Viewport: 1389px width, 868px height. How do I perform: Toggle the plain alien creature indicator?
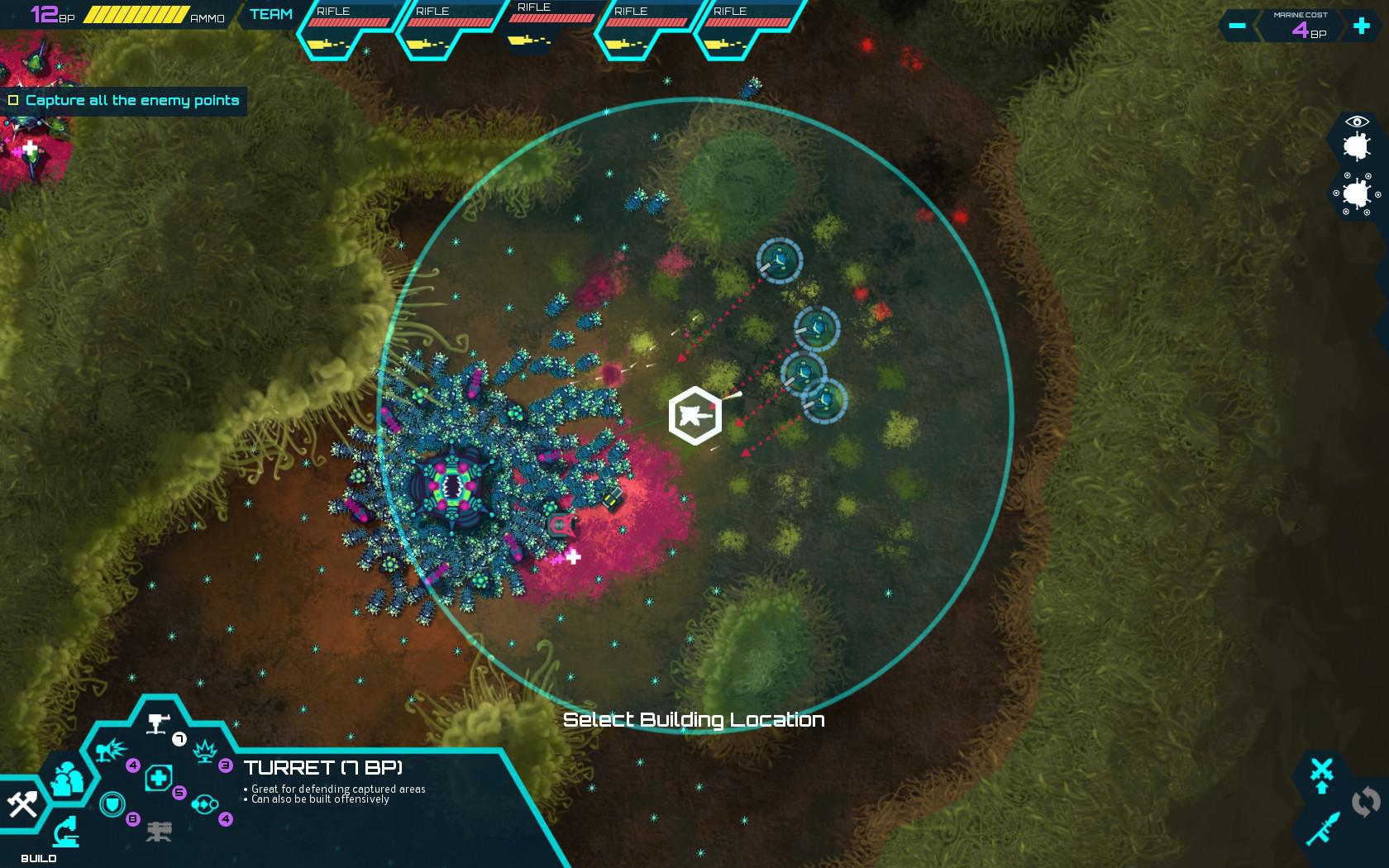pyautogui.click(x=1357, y=146)
